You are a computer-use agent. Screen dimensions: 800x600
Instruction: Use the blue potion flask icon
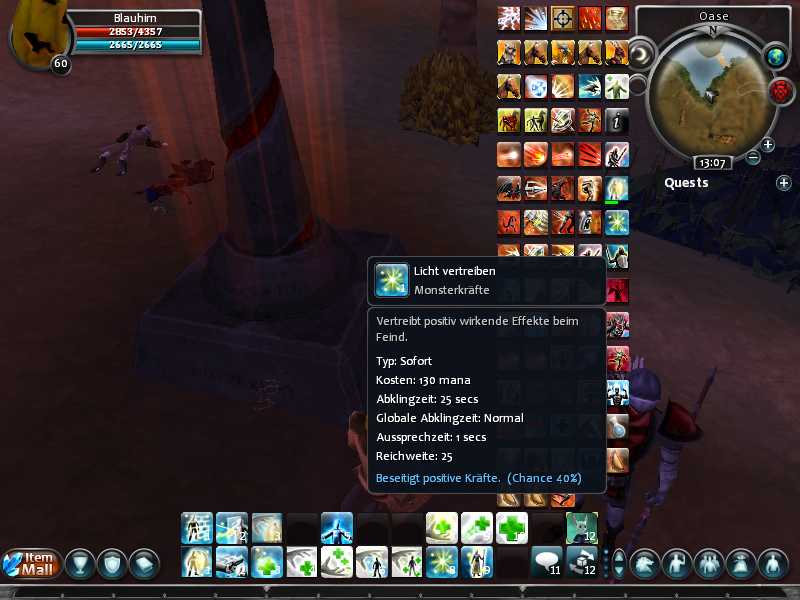(617, 424)
